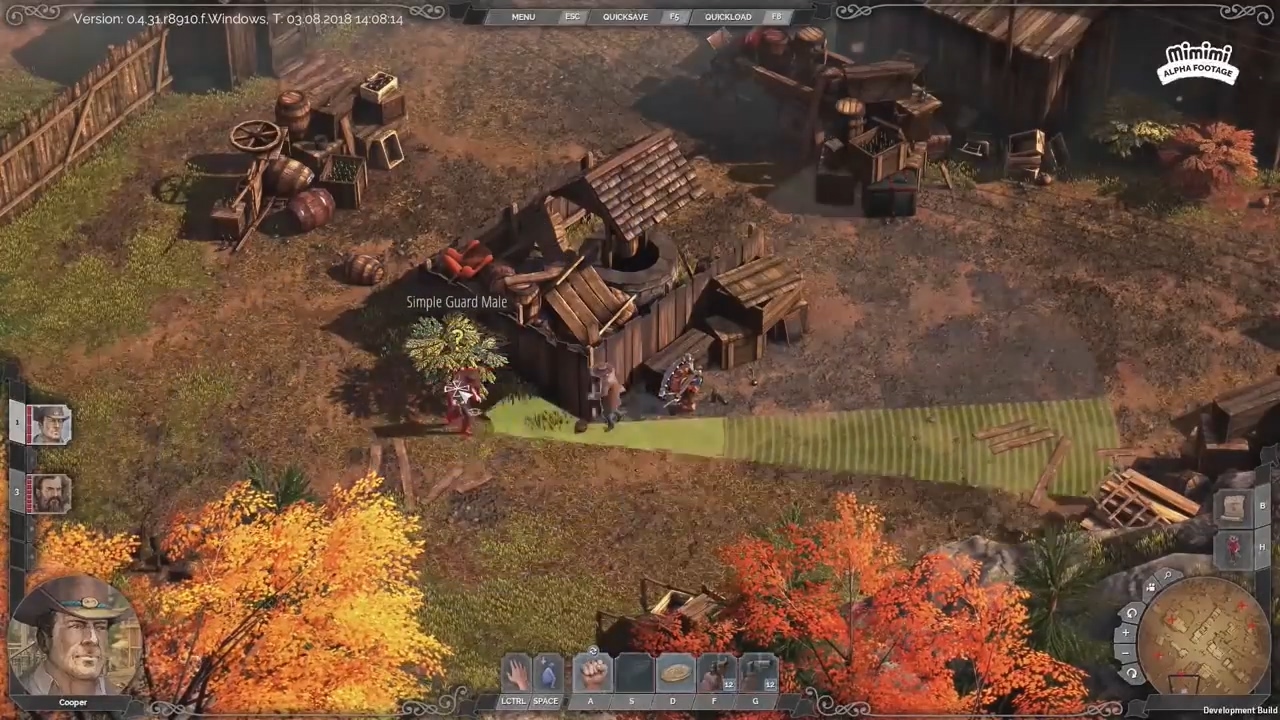Select the double revolver ability slot

pyautogui.click(x=757, y=673)
